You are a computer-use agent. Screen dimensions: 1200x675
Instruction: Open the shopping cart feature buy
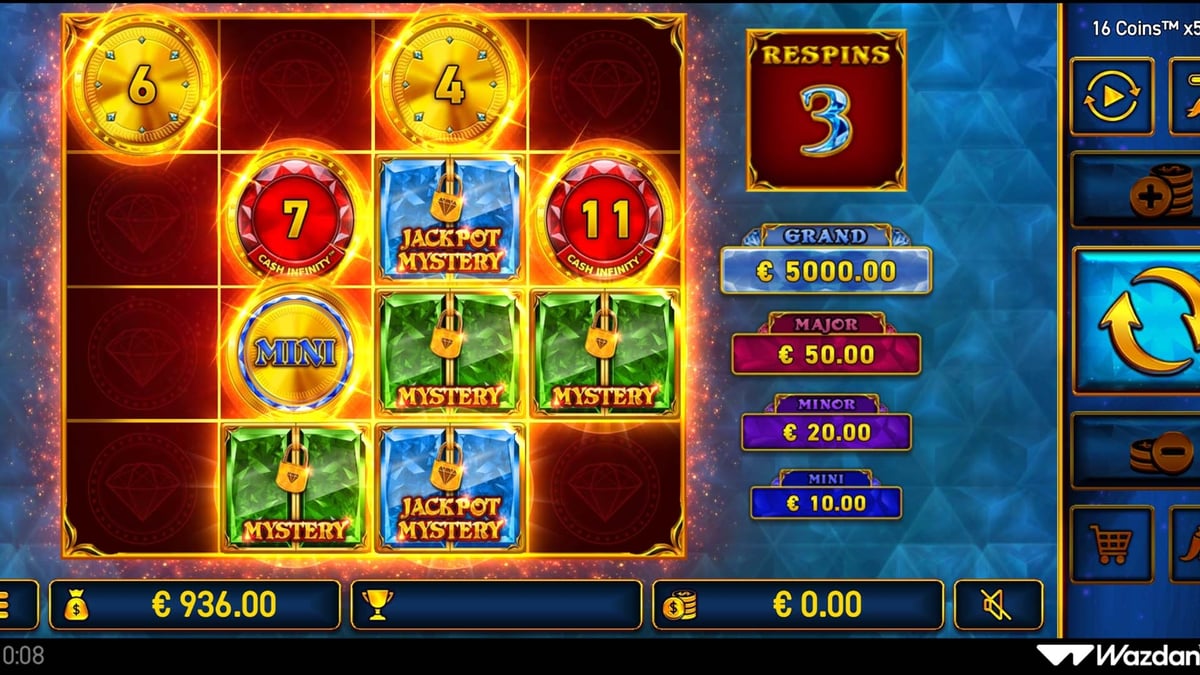1111,544
